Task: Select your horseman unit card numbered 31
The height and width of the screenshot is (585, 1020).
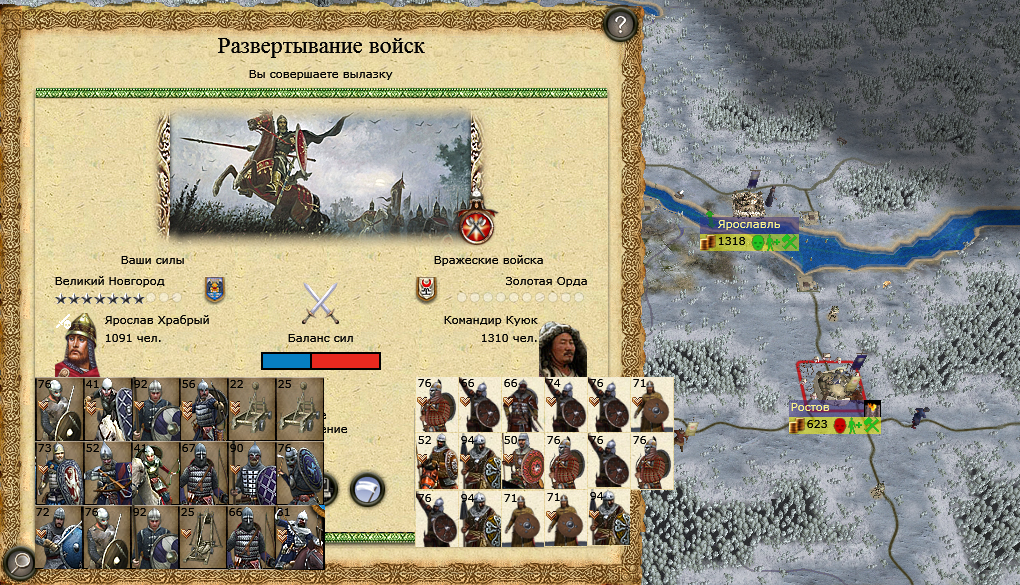Action: point(299,537)
